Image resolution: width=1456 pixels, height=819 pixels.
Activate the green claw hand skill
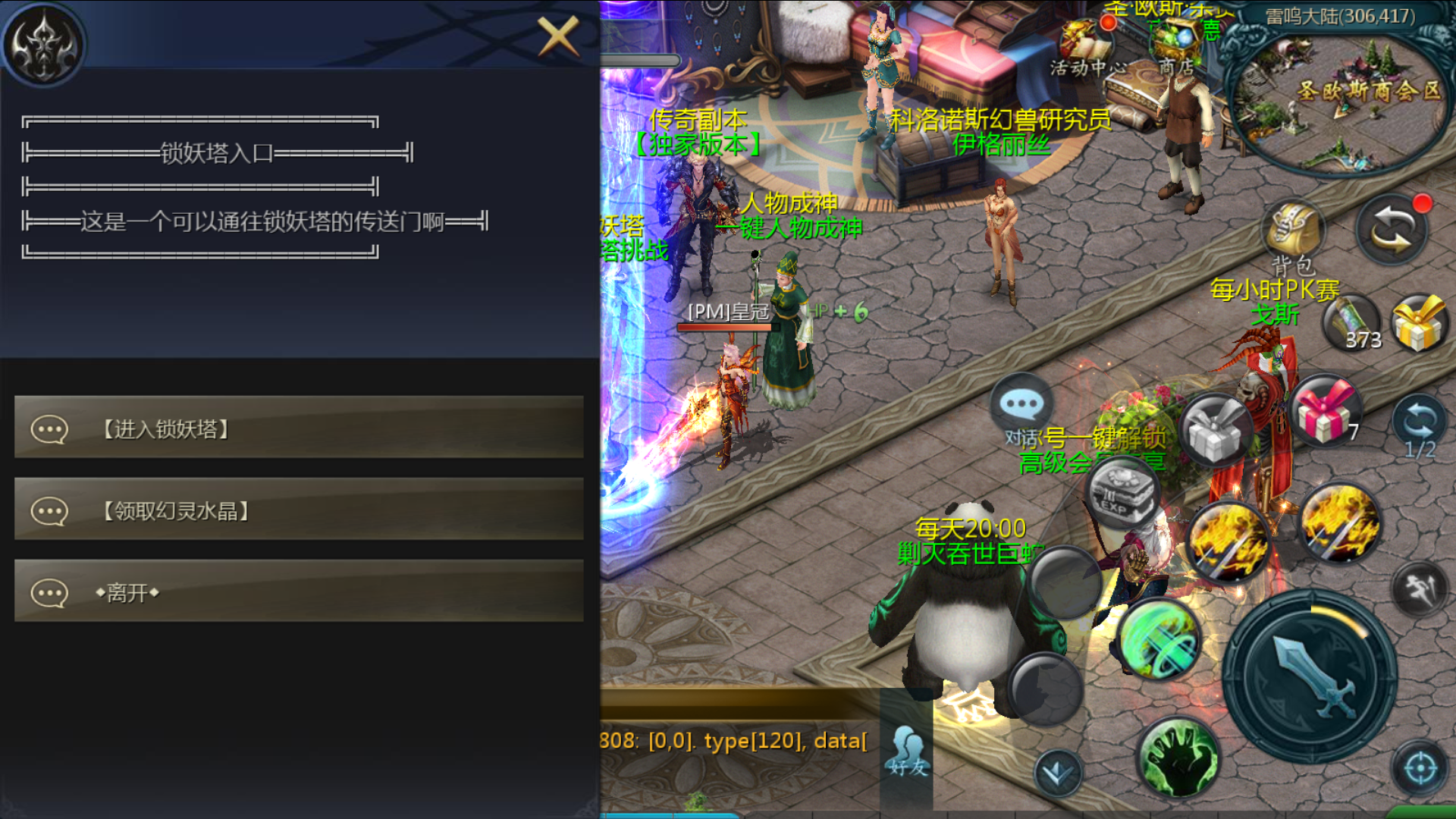[x=1178, y=757]
